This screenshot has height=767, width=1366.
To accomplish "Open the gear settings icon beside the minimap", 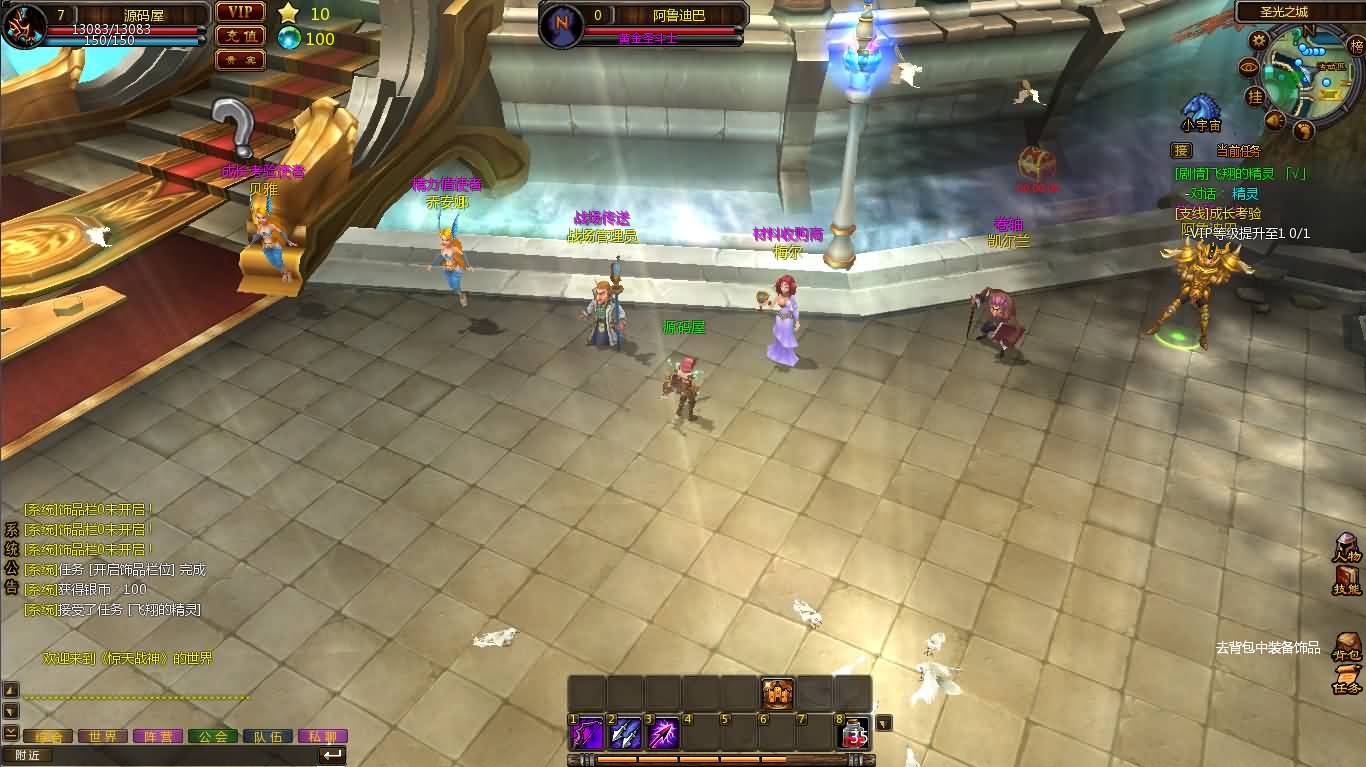I will 1257,40.
